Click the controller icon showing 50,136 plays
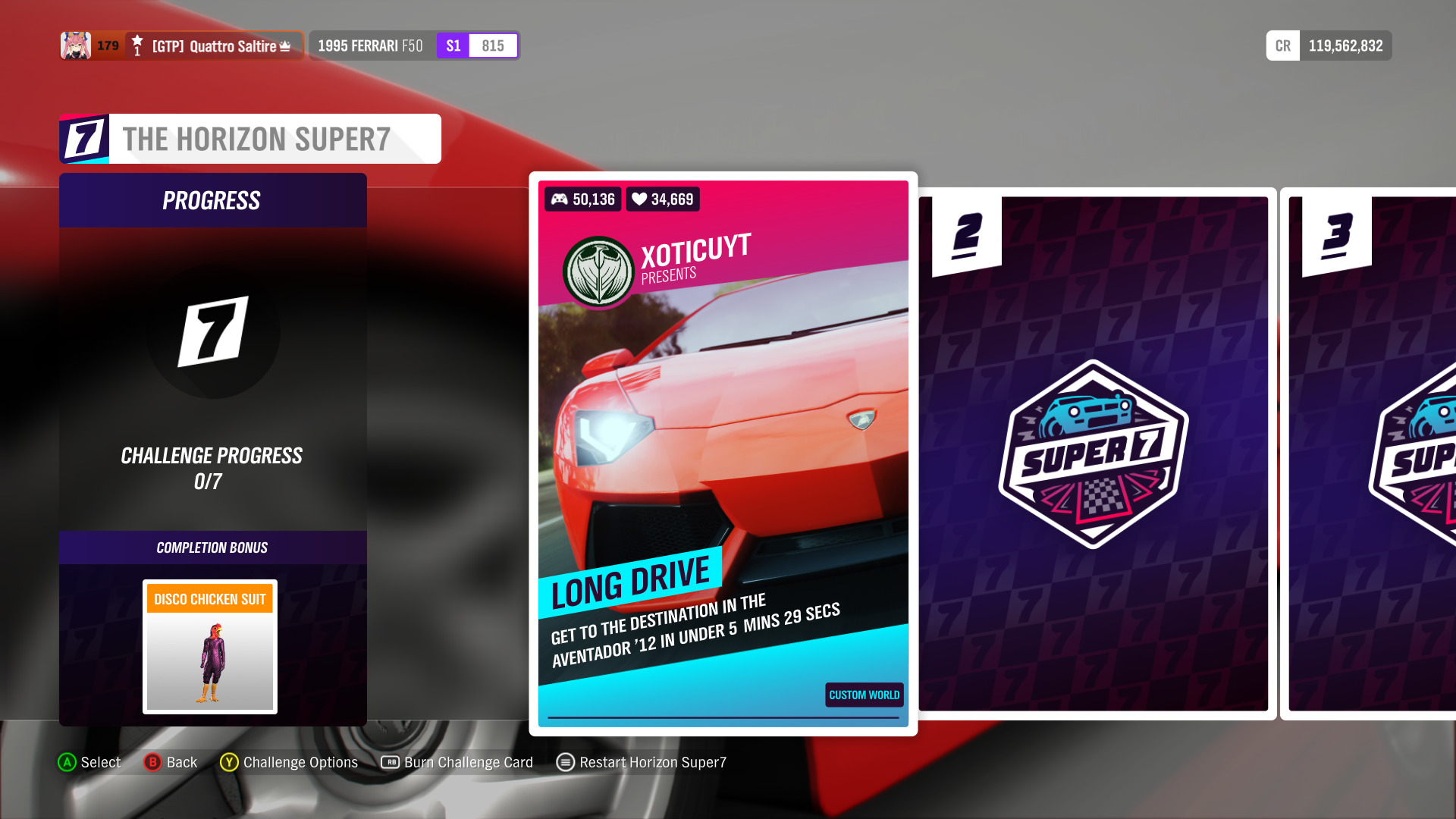 pyautogui.click(x=560, y=199)
